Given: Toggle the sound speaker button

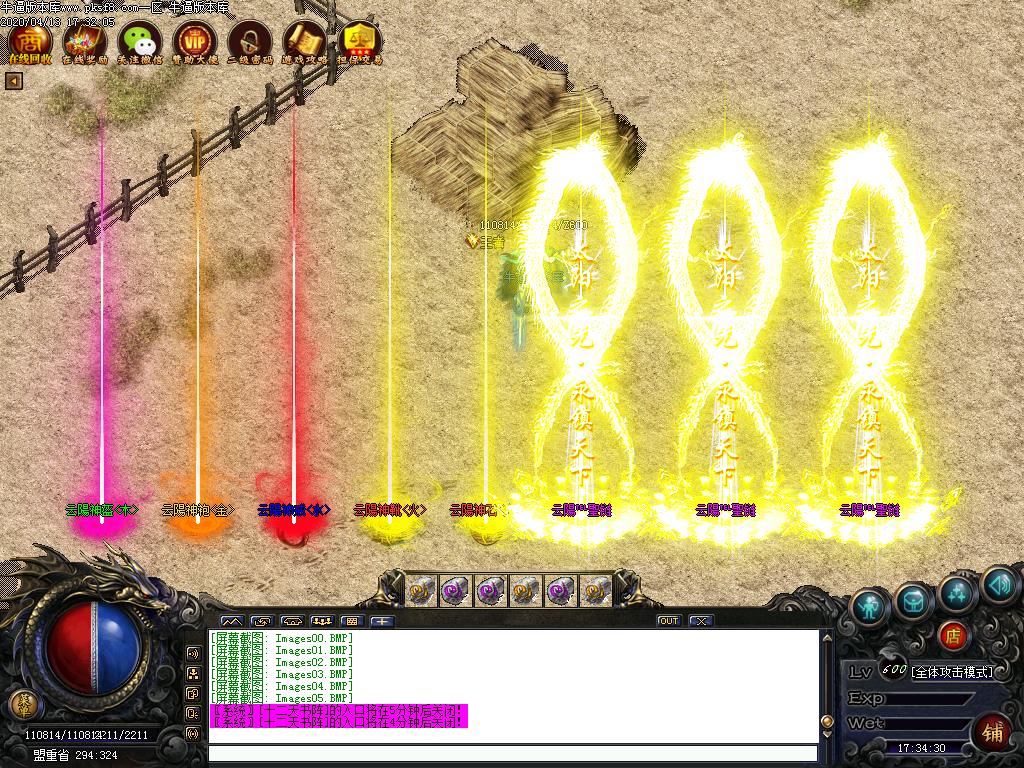Looking at the screenshot, I should [x=998, y=585].
